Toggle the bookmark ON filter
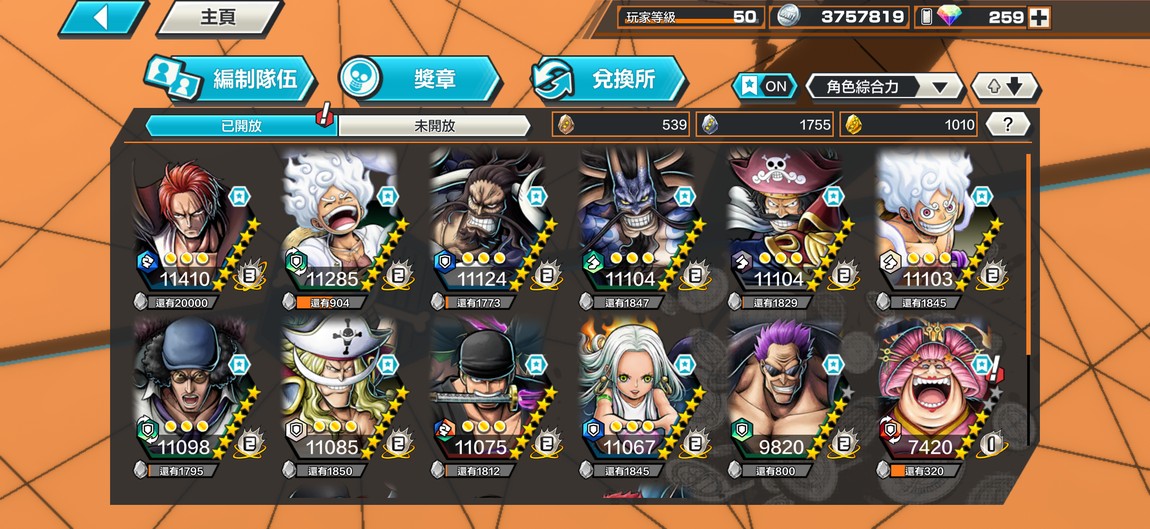The height and width of the screenshot is (529, 1150). pos(764,86)
